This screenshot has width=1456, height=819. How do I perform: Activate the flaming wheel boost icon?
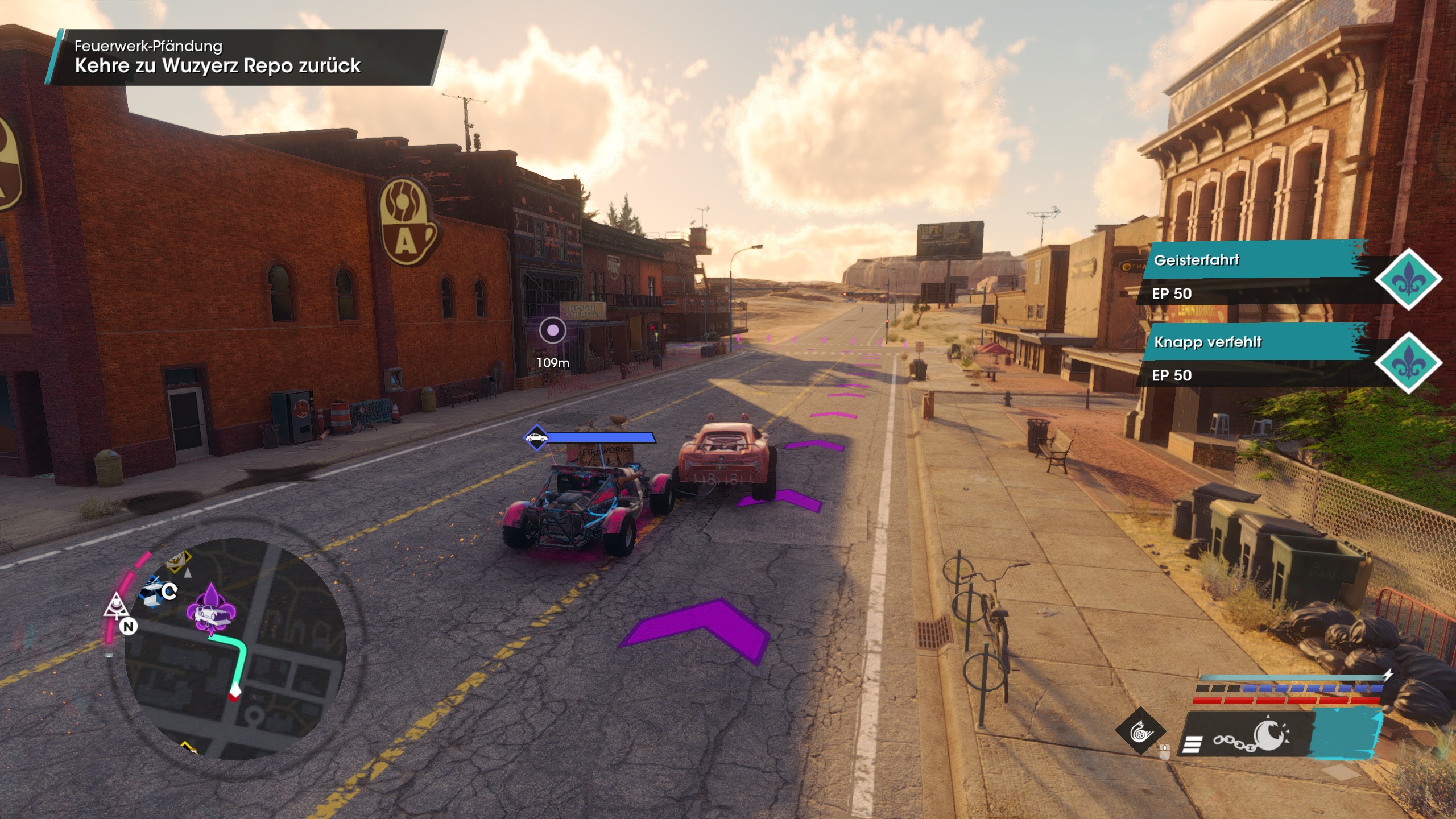point(1140,731)
